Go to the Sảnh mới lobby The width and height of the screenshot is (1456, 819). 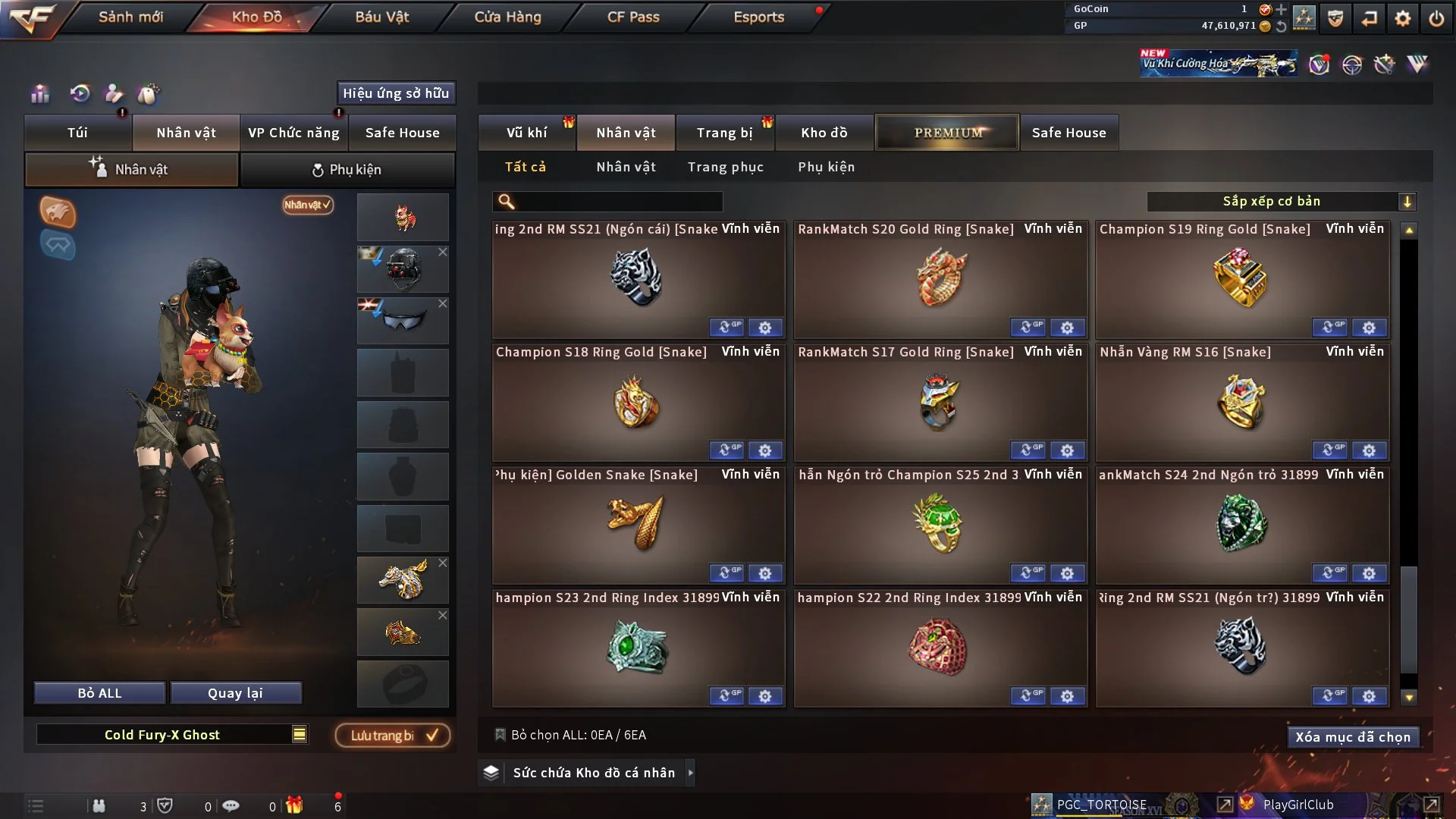click(x=130, y=17)
